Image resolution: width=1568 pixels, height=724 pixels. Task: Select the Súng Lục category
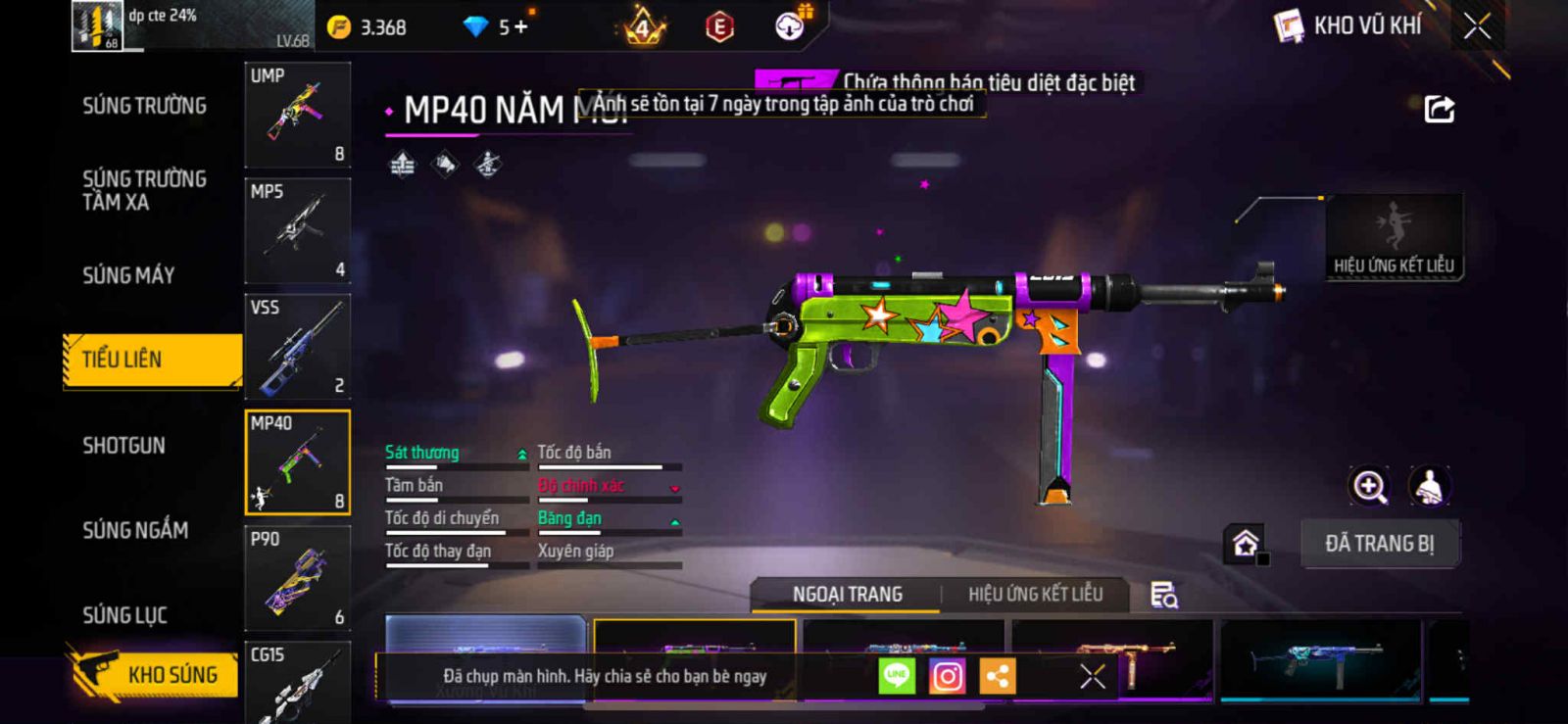[x=124, y=615]
